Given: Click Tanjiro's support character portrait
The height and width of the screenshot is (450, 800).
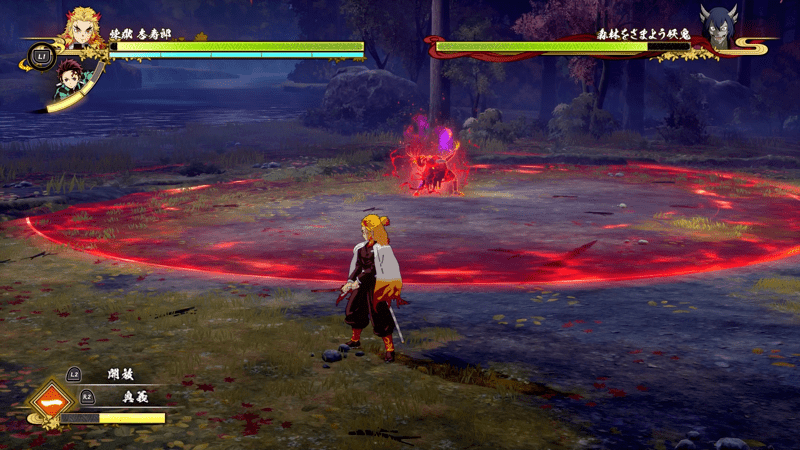Looking at the screenshot, I should click(71, 79).
